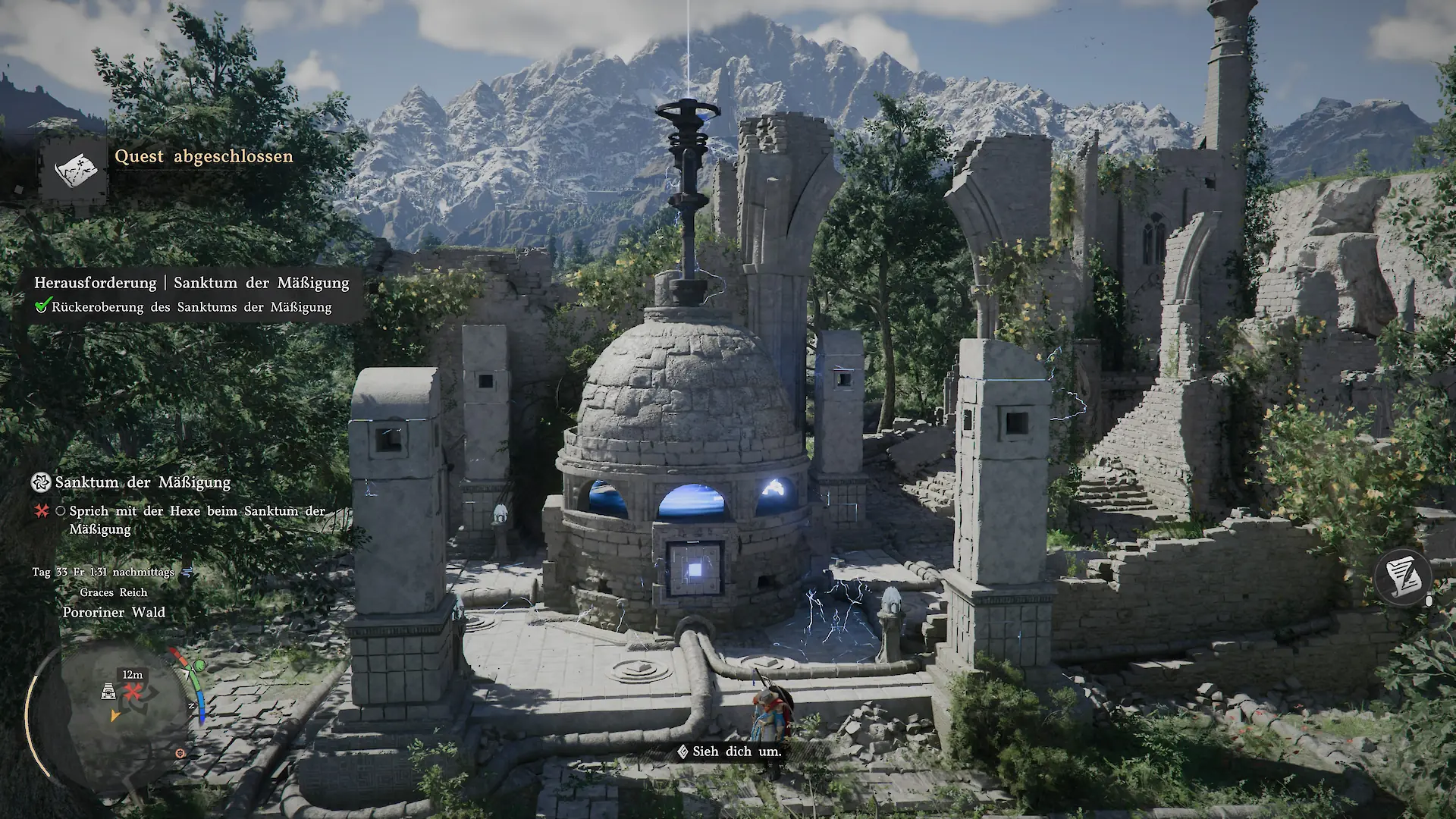Click the red quest marker on minimap

[134, 692]
